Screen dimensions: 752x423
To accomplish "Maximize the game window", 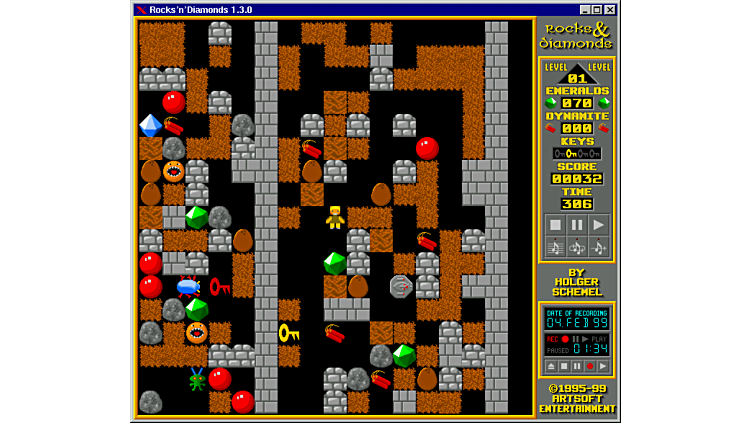I will coord(597,10).
